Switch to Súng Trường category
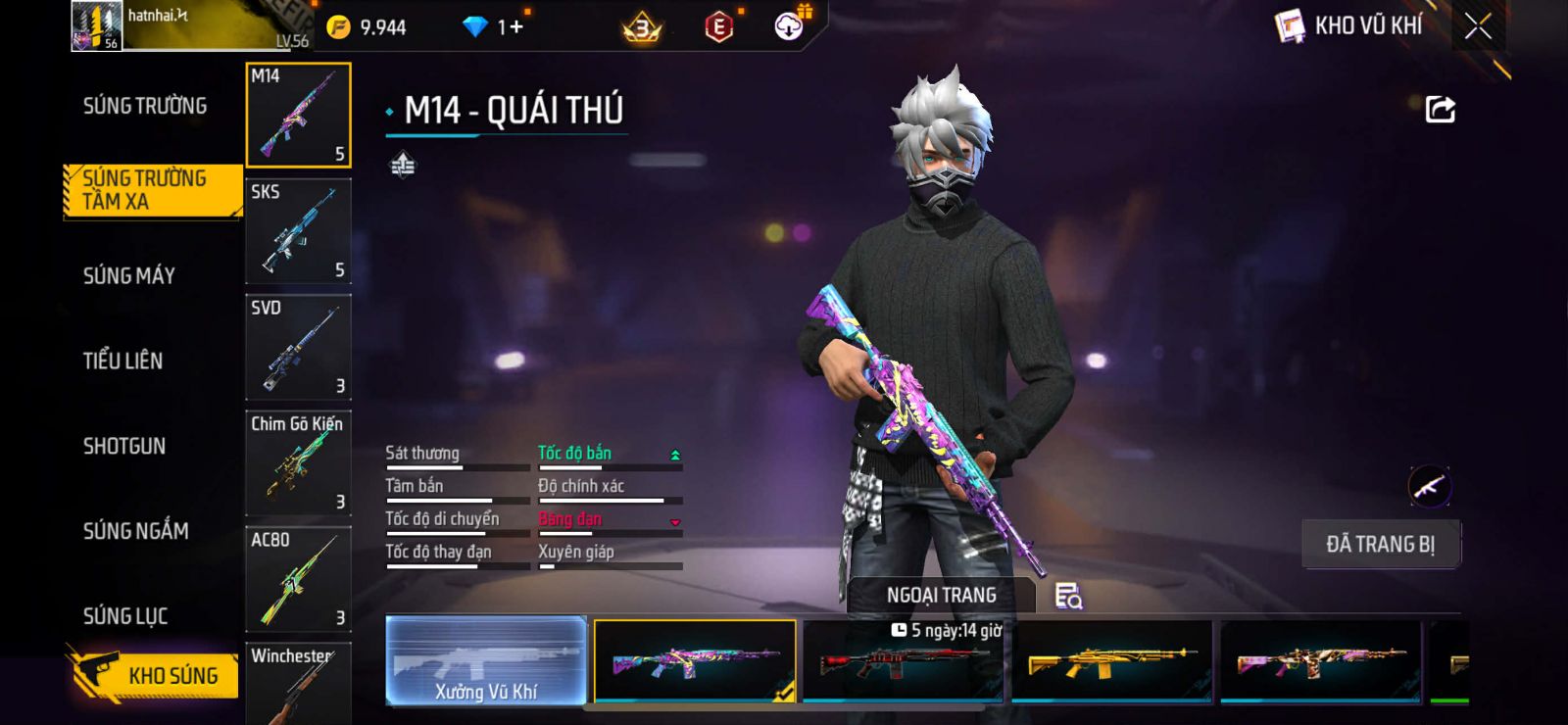Viewport: 1568px width, 725px height. coord(145,106)
